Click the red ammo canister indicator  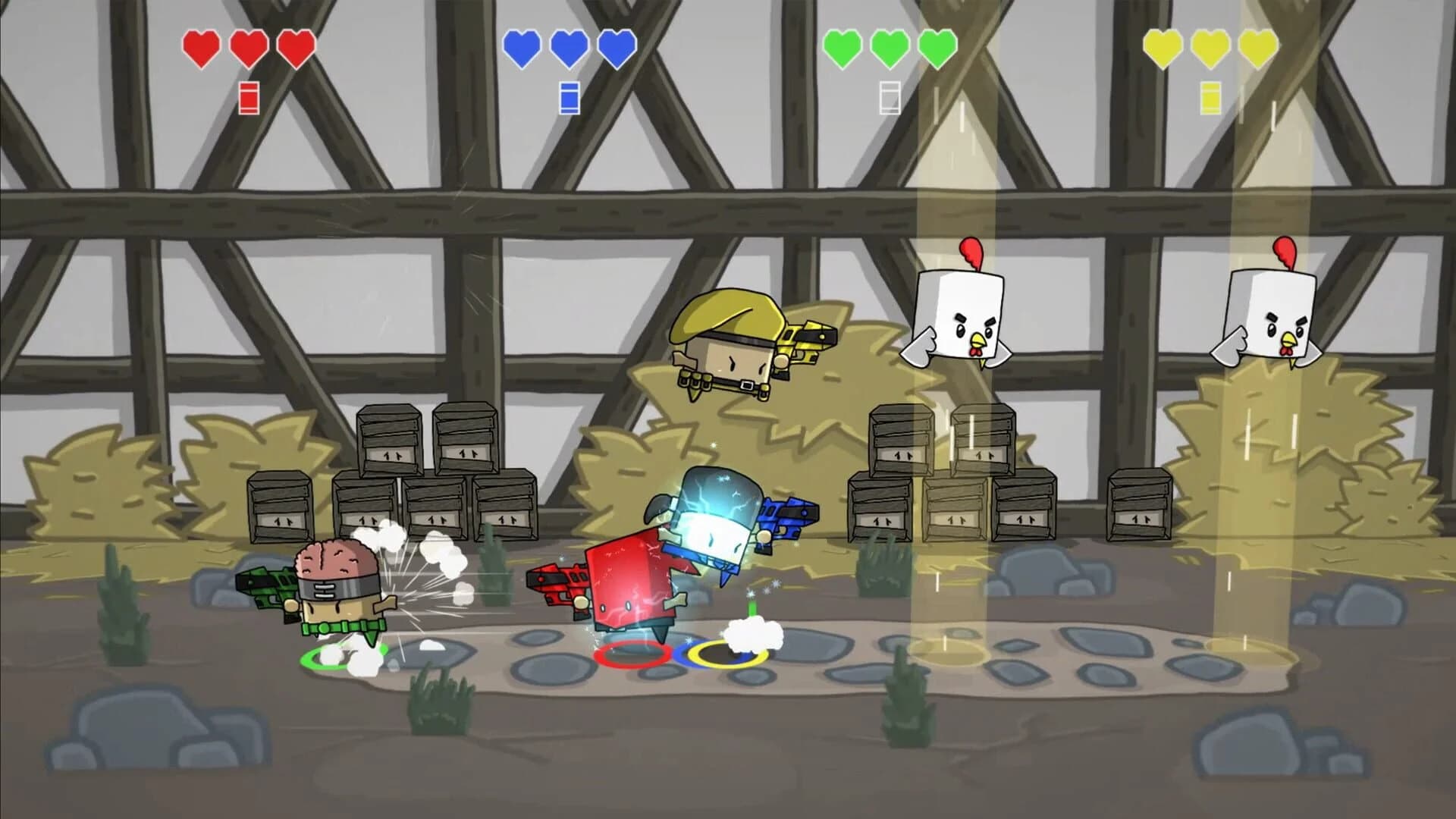coord(249,97)
